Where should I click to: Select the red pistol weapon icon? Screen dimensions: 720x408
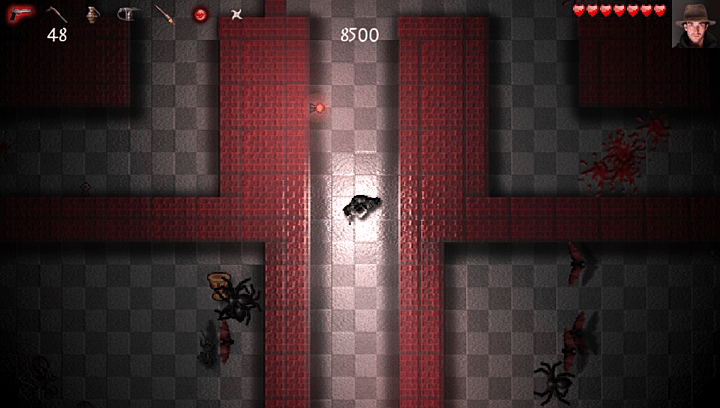tap(20, 13)
